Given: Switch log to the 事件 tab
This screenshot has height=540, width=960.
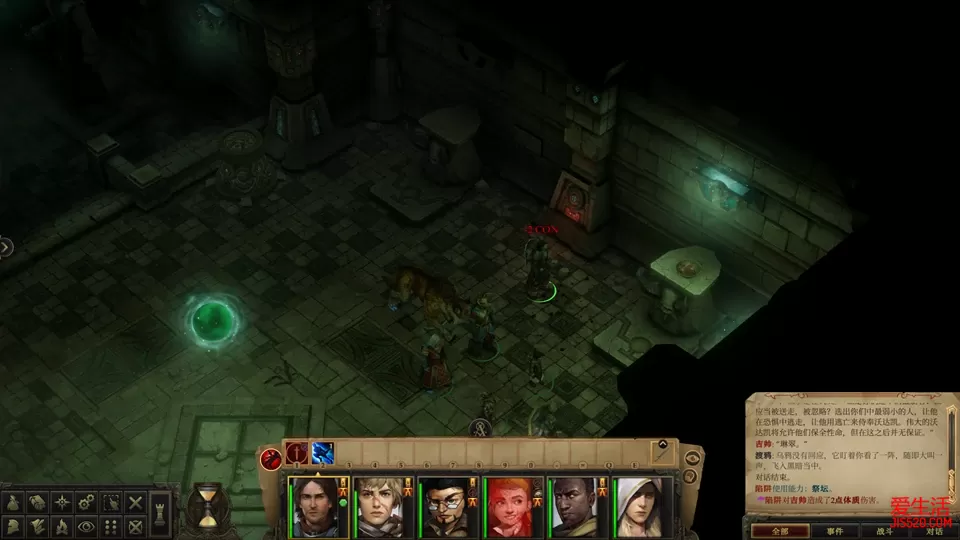Looking at the screenshot, I should [833, 530].
